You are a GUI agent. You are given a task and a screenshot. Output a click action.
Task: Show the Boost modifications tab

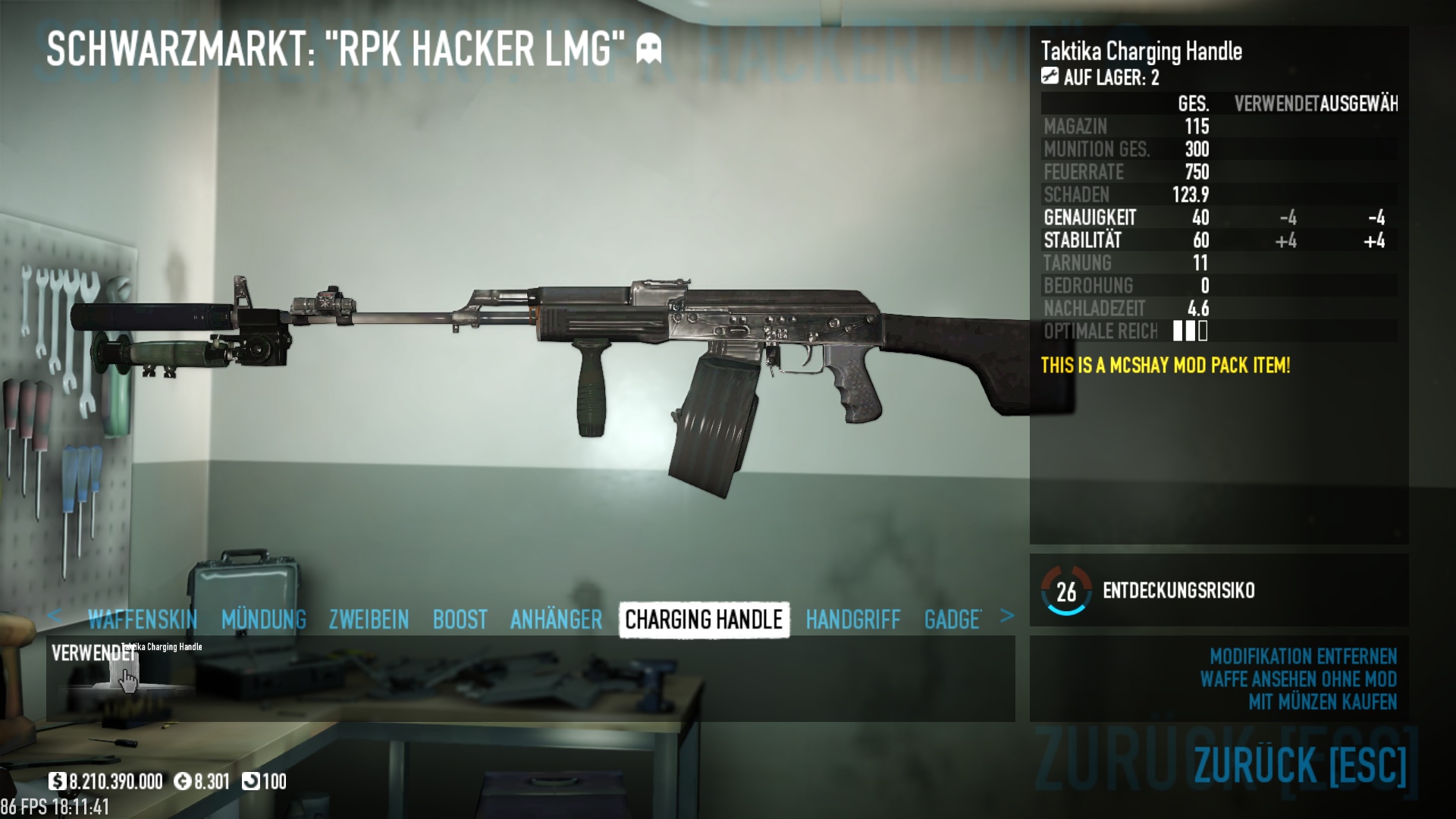[460, 620]
